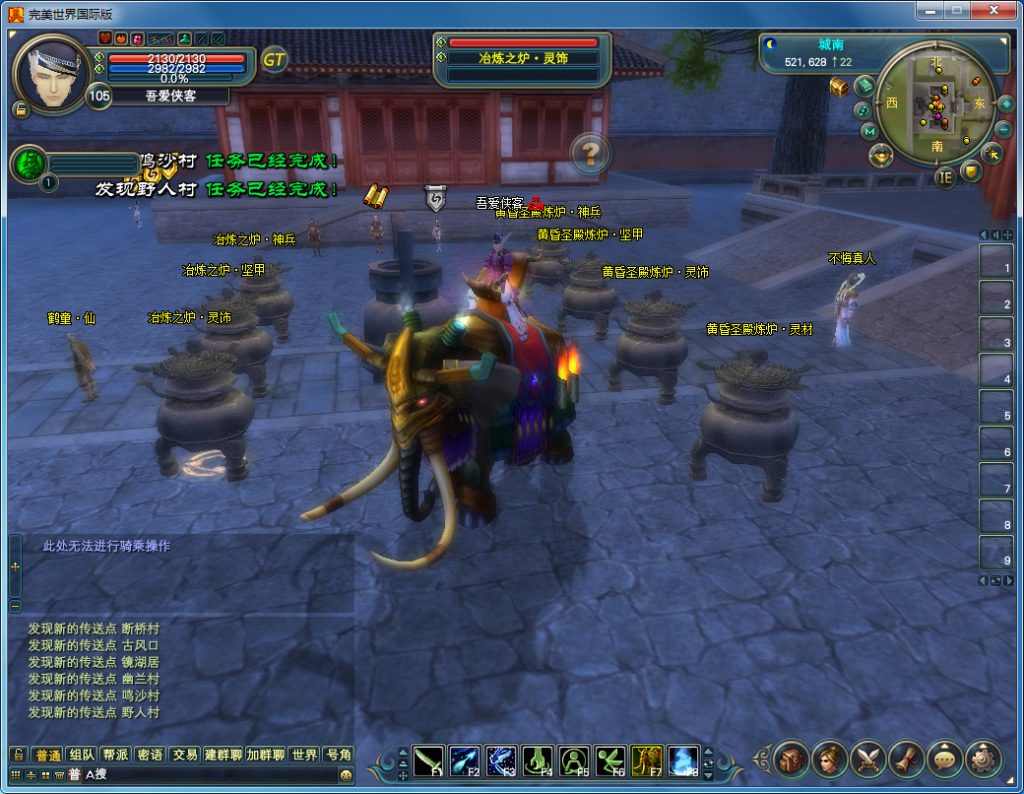Open the character portrait menu button

(x=829, y=760)
